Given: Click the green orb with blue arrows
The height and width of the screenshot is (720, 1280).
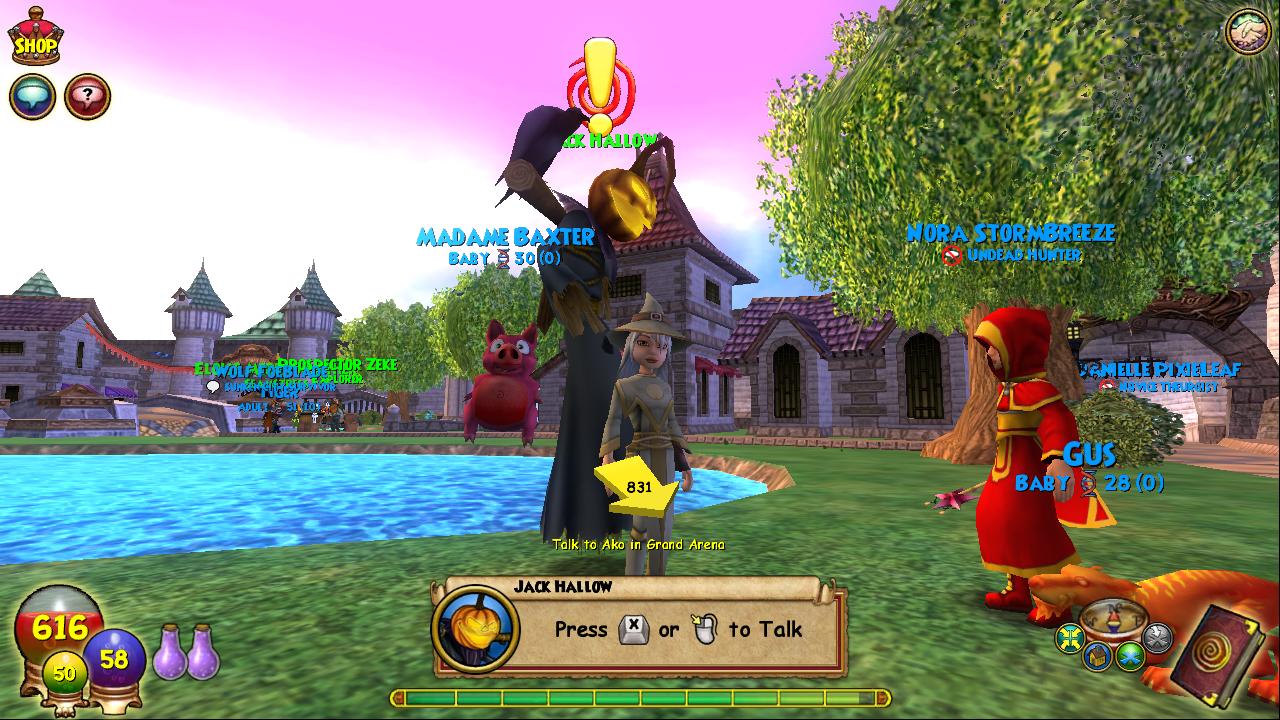Looking at the screenshot, I should point(1132,657).
